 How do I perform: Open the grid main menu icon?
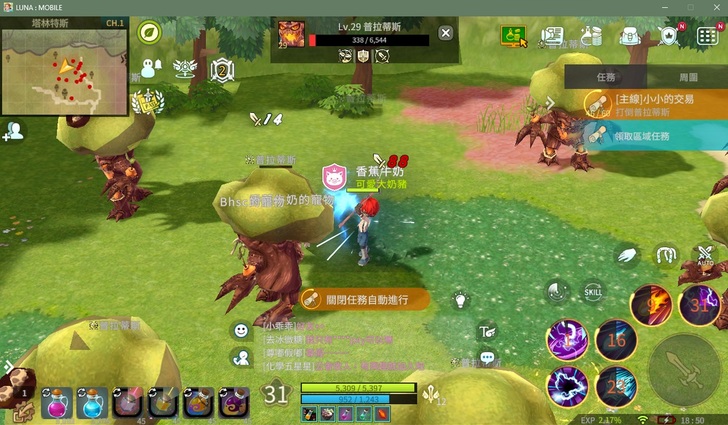(x=706, y=37)
